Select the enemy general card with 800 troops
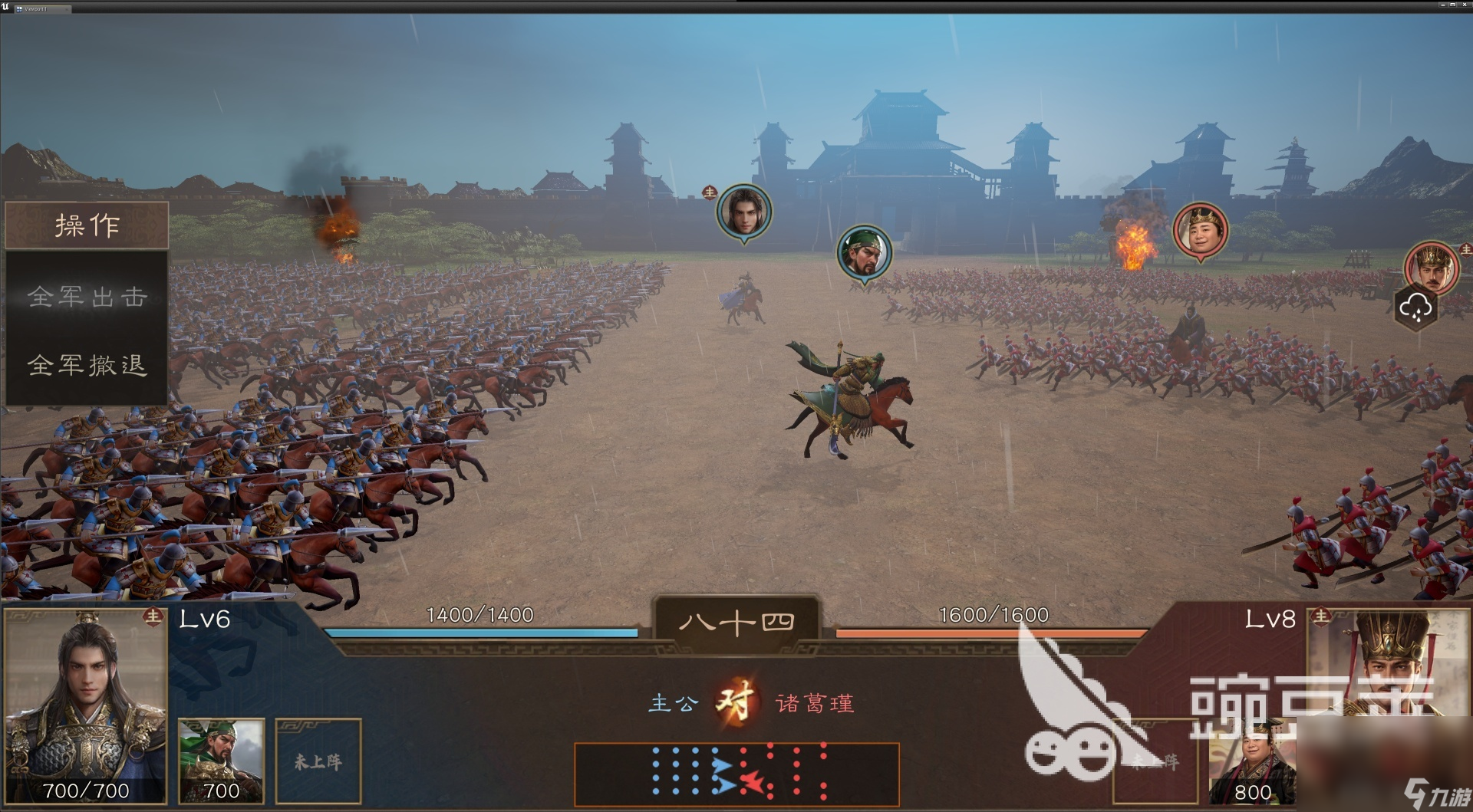1473x812 pixels. (x=1251, y=763)
